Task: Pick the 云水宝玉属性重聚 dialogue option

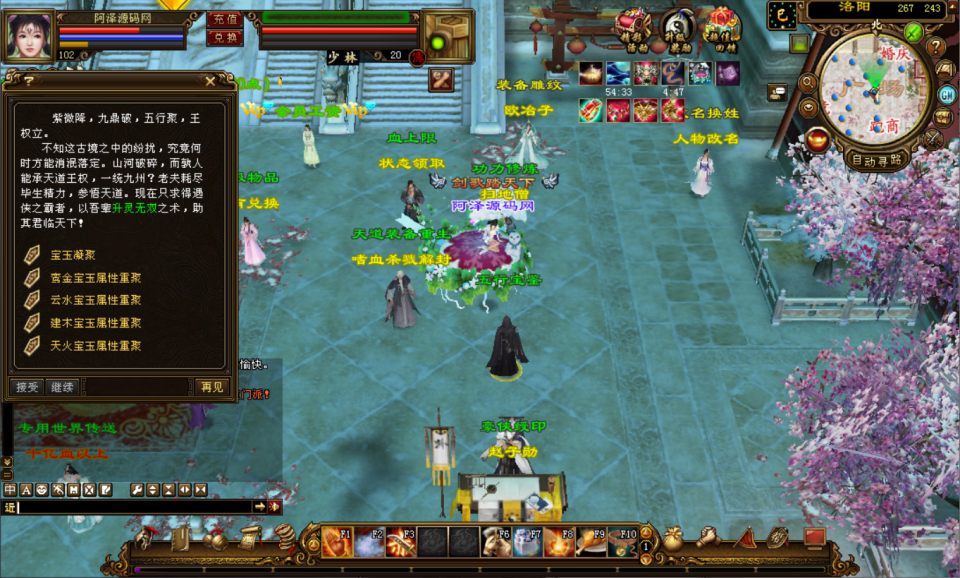Action: [x=95, y=300]
